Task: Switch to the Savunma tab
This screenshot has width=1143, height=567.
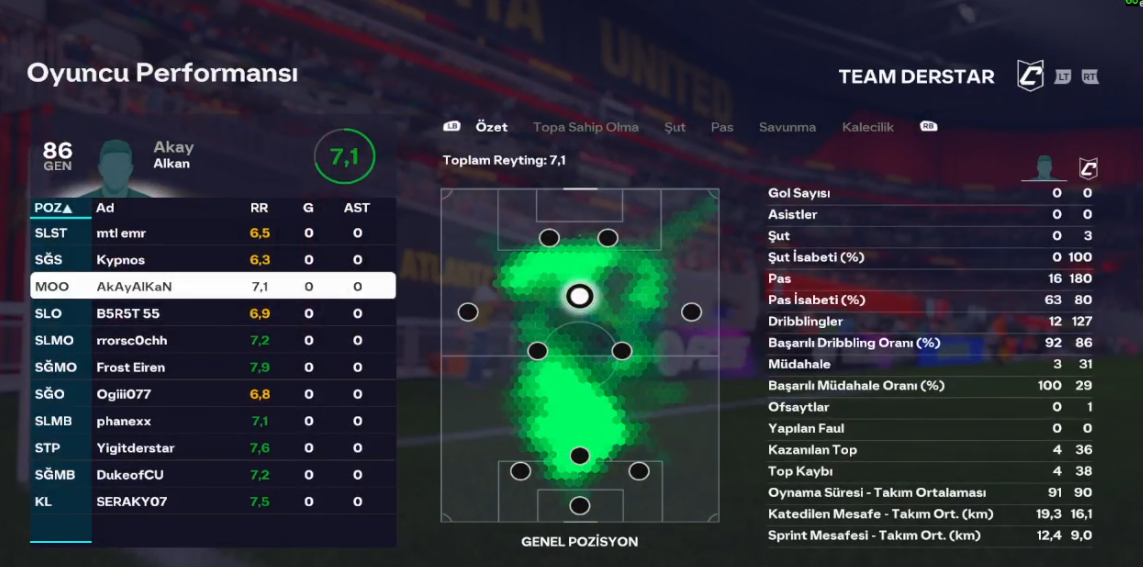Action: click(787, 127)
